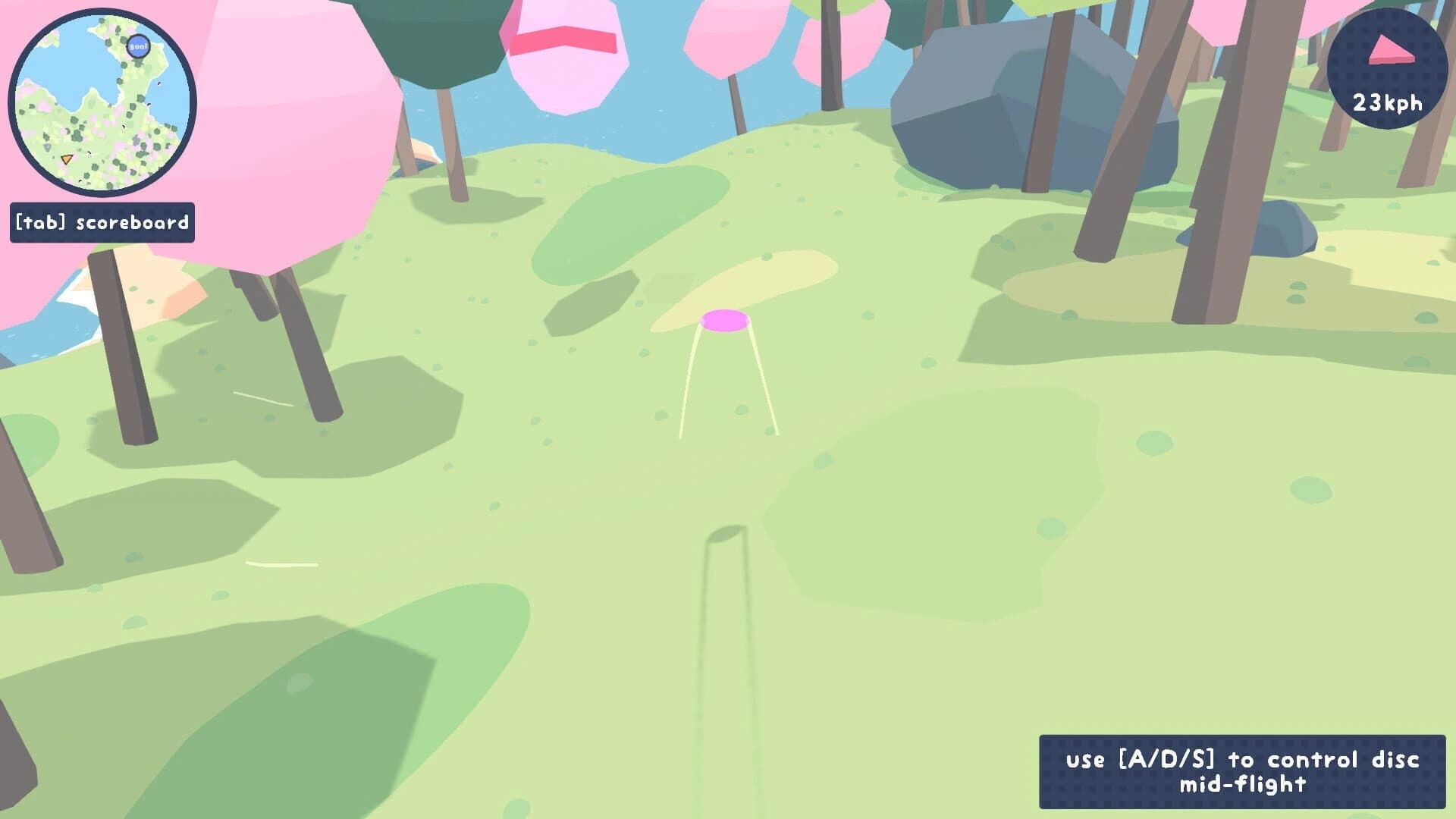
Task: Select the orange player arrow on the minimap
Action: (x=67, y=158)
